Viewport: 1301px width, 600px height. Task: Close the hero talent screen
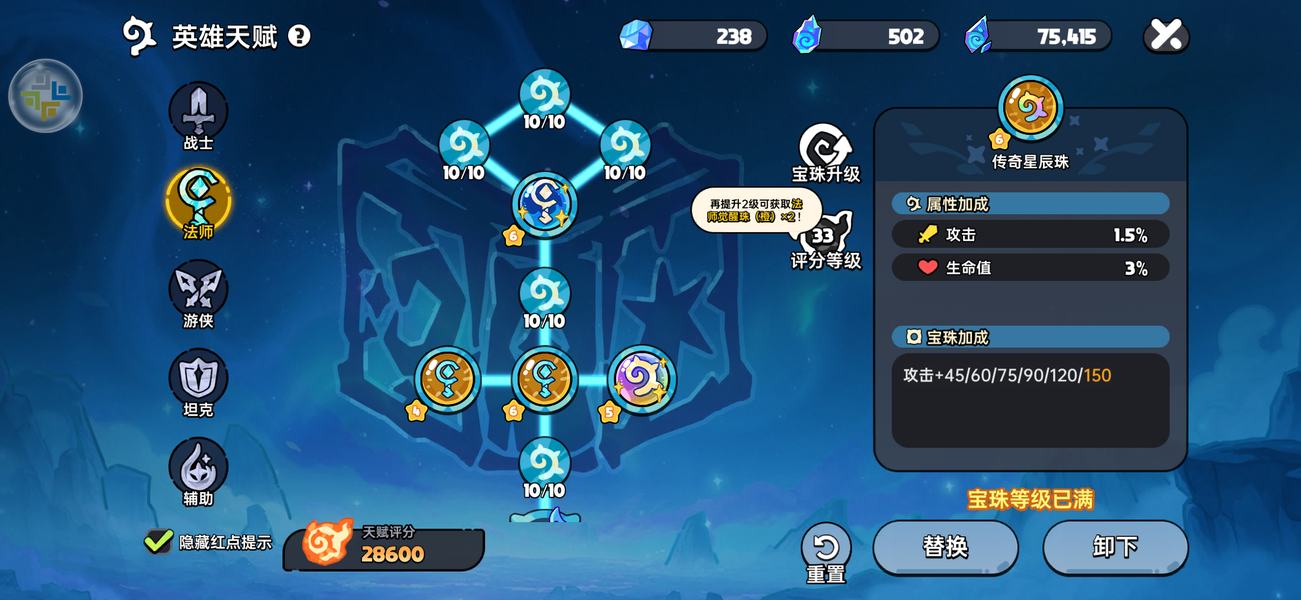(x=1166, y=36)
